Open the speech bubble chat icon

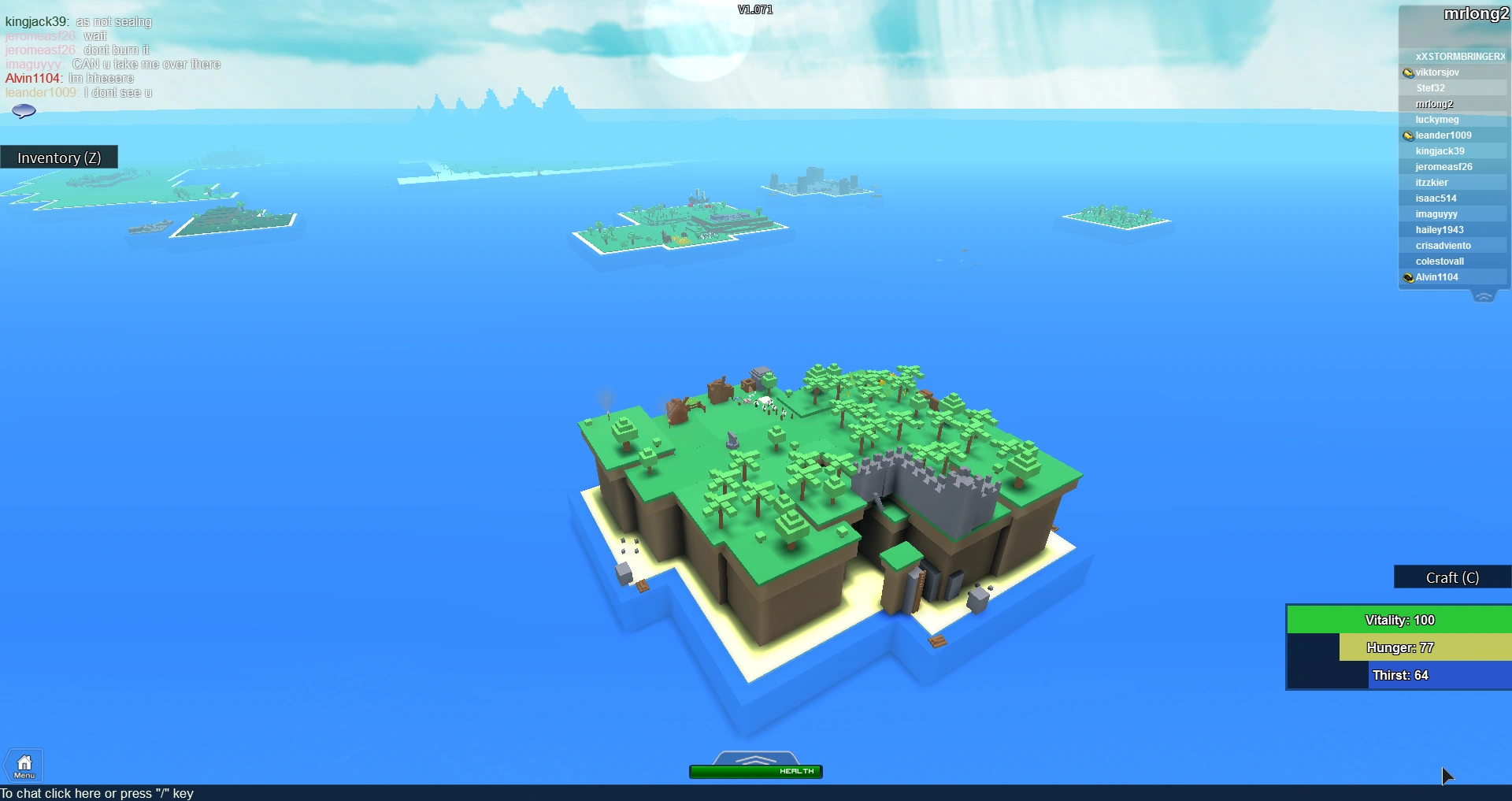coord(24,110)
